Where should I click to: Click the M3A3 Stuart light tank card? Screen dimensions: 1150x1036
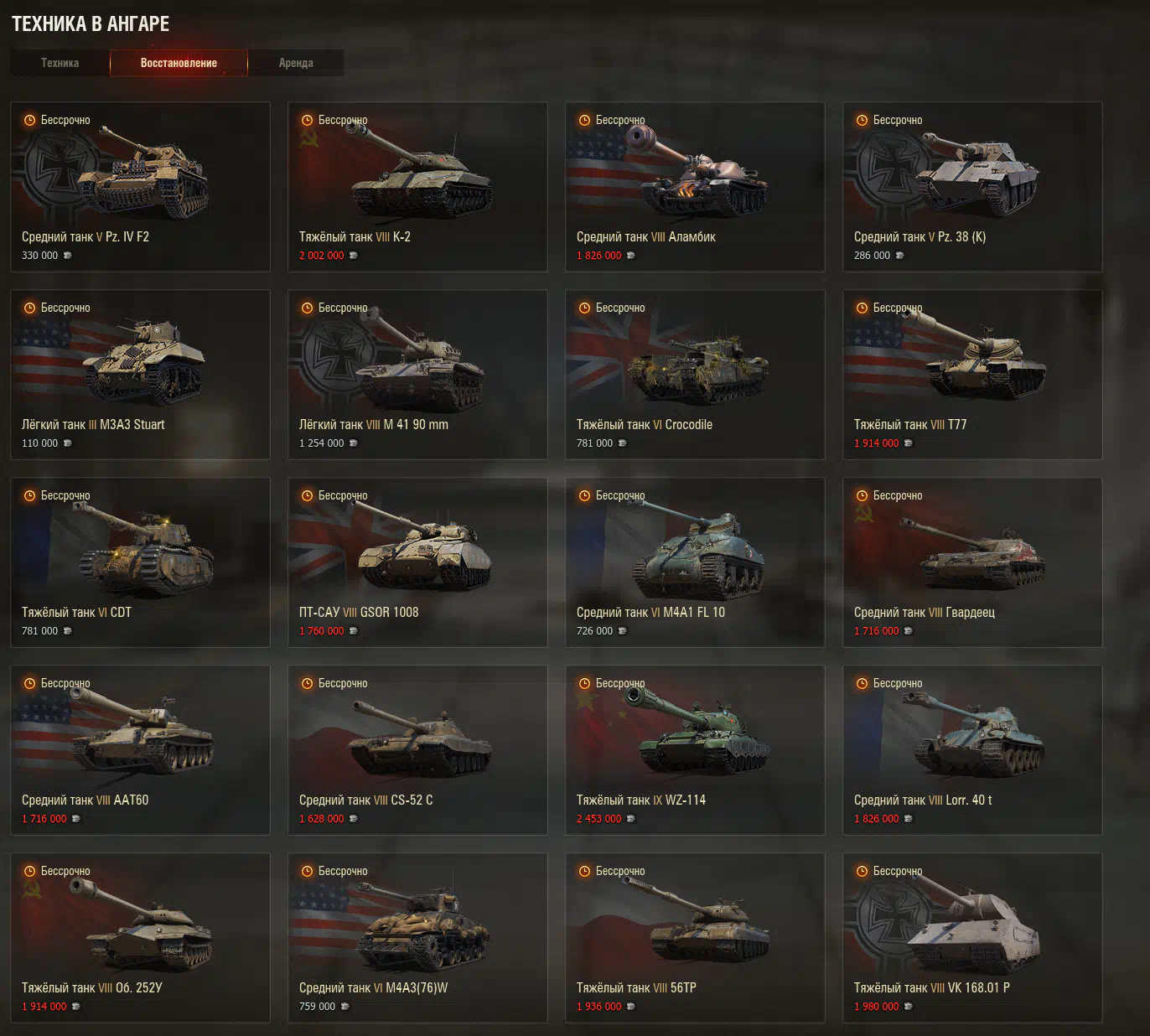click(x=140, y=375)
